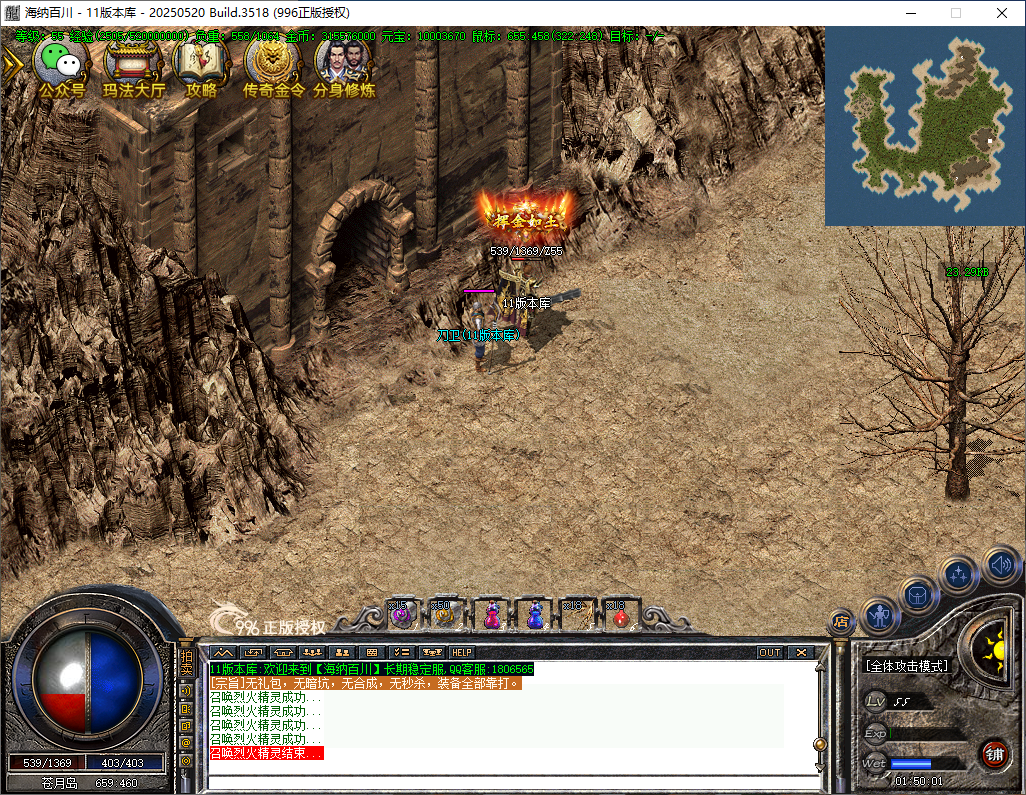The width and height of the screenshot is (1026, 795).
Task: Switch the 全体攻击模式 attack mode
Action: 906,666
